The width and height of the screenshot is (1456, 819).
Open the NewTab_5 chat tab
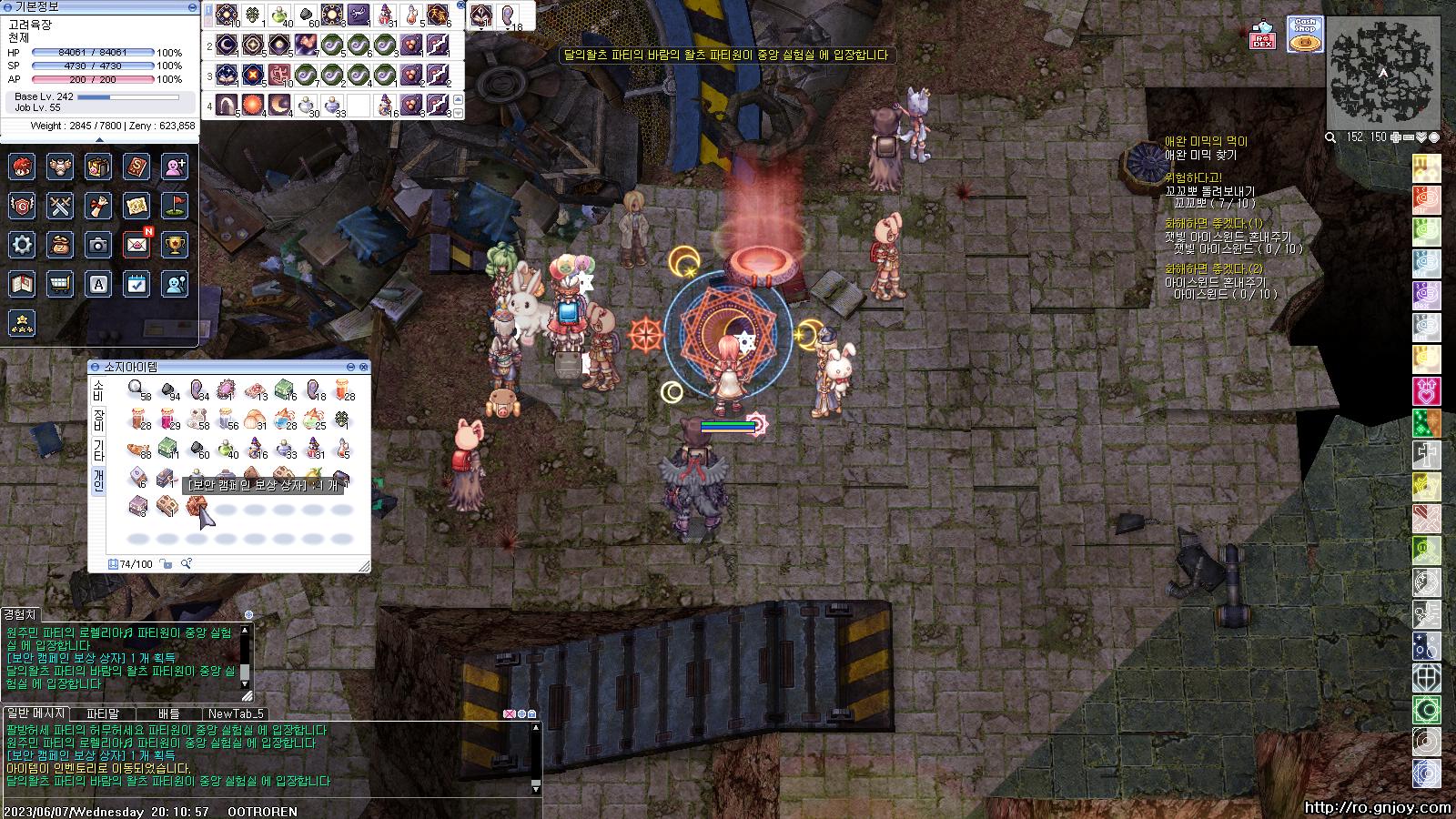[236, 713]
